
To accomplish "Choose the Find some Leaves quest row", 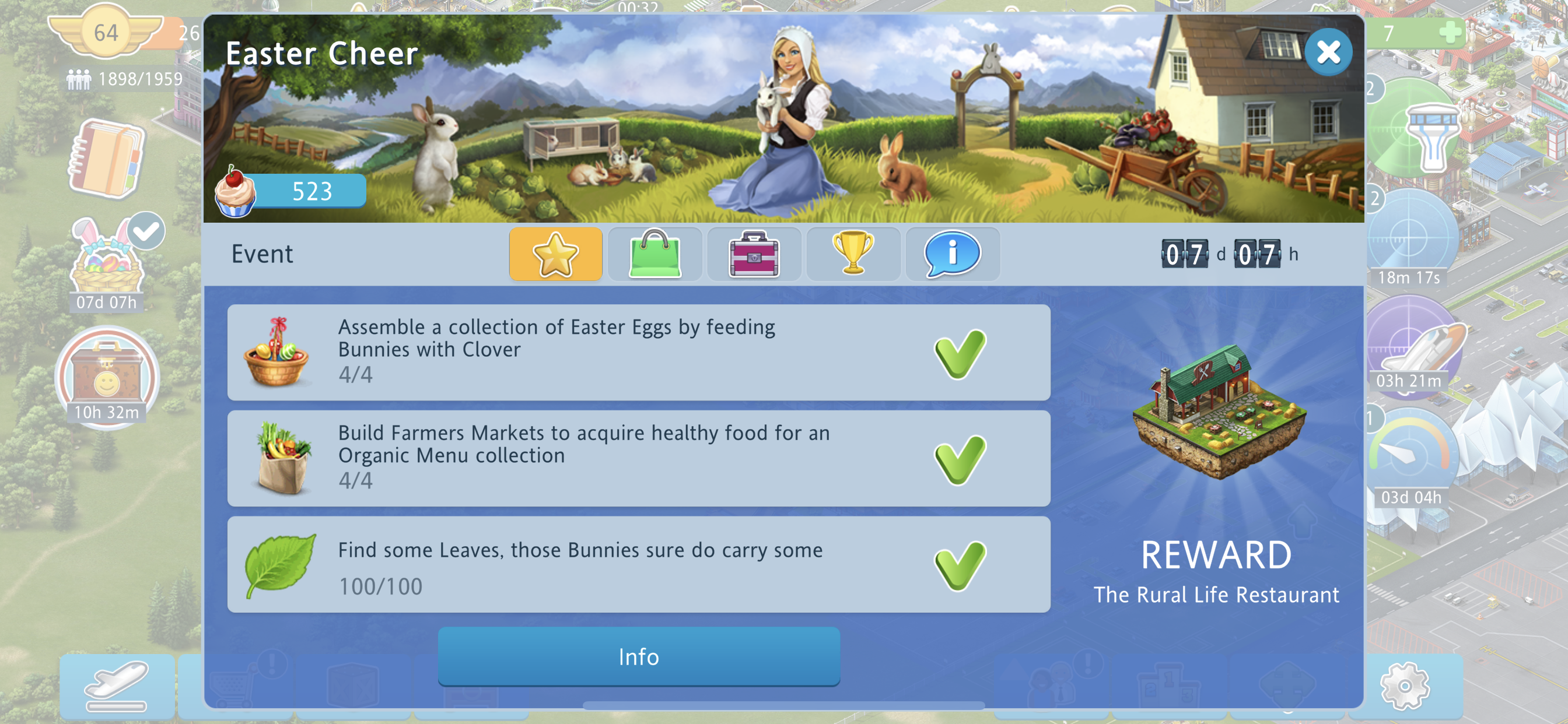I will click(638, 564).
